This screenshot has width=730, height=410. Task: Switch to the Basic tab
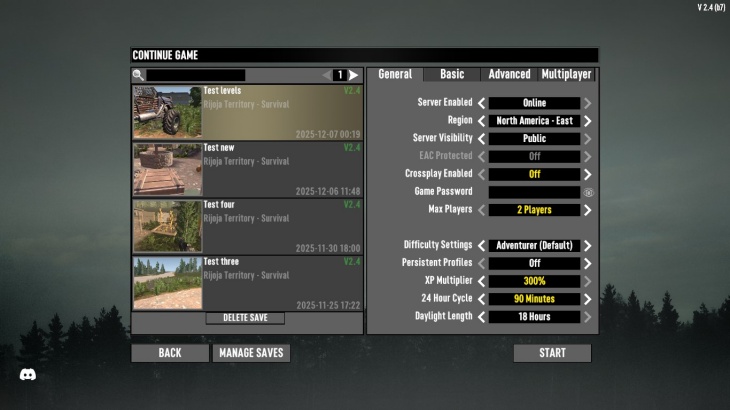452,74
